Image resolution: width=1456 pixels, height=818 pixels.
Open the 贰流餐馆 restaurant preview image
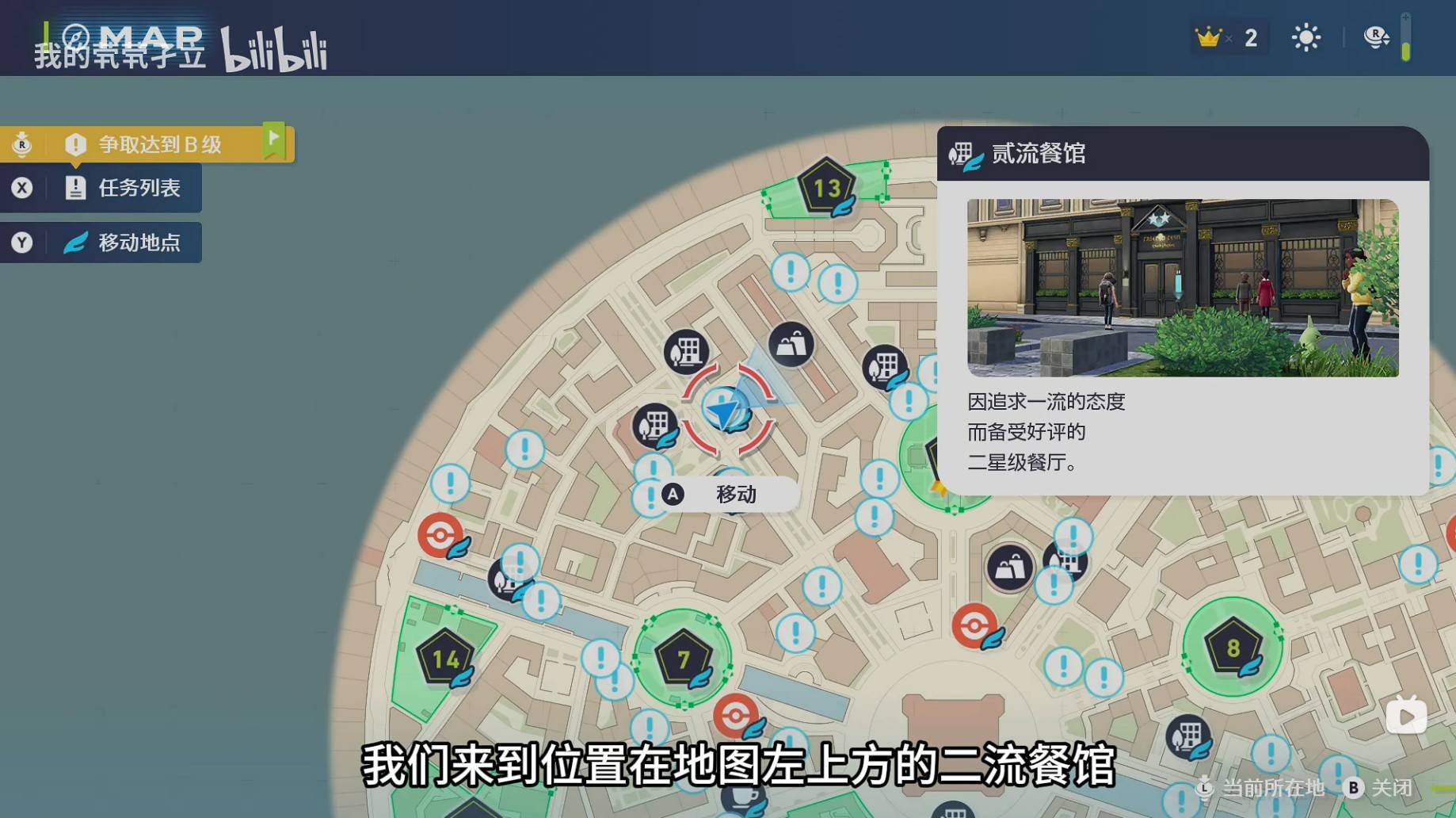click(1182, 288)
